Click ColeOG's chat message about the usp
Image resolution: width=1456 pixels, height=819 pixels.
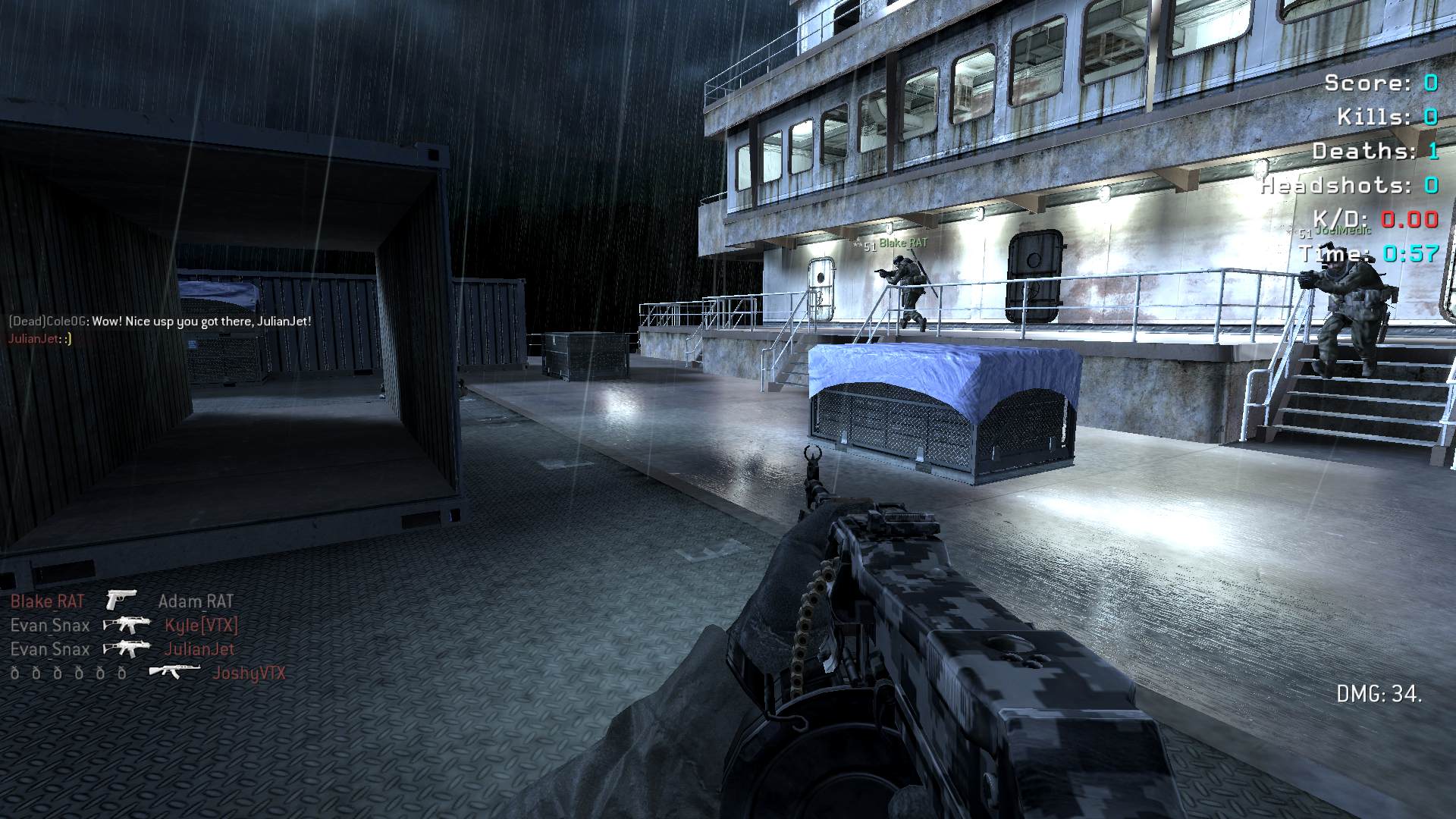(x=160, y=322)
